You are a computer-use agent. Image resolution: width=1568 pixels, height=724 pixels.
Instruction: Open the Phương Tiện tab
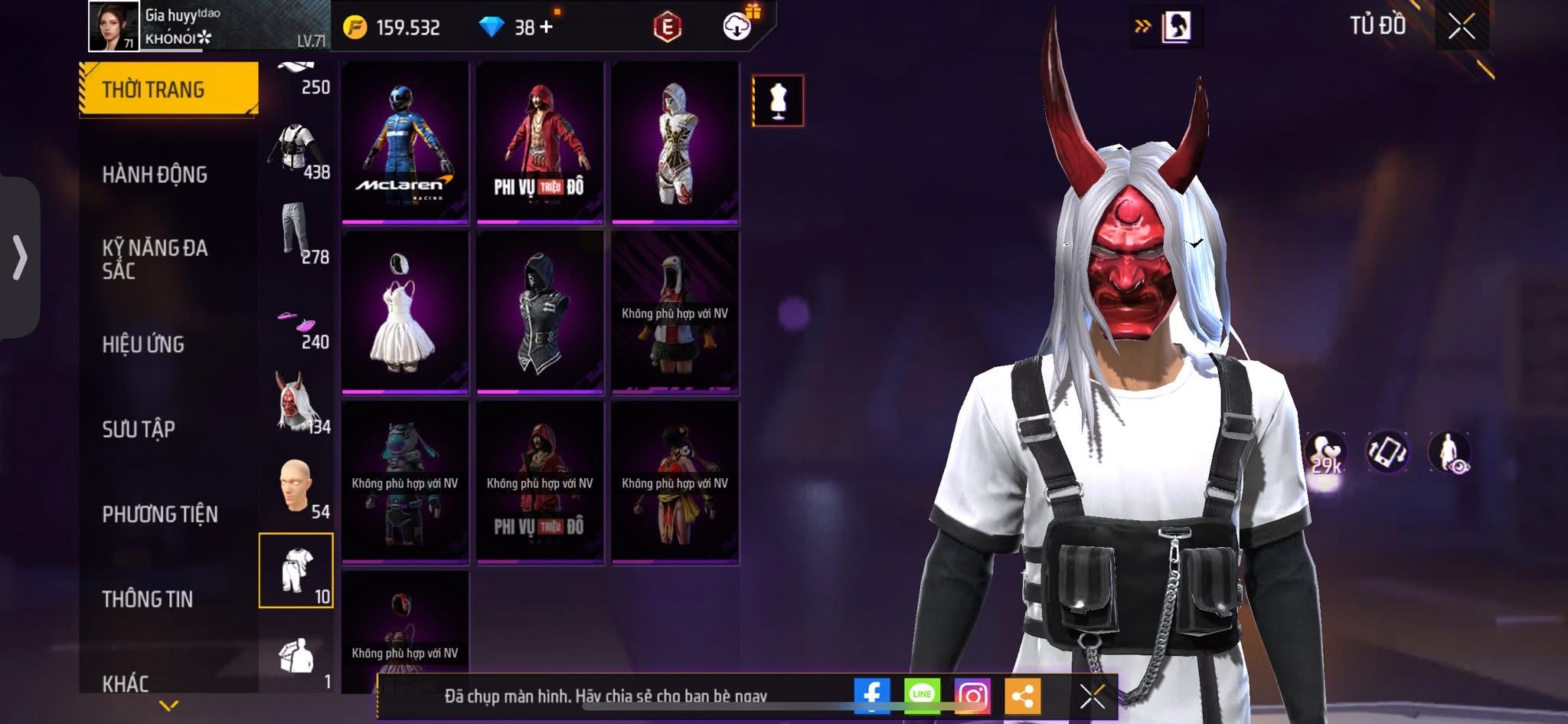[x=160, y=514]
